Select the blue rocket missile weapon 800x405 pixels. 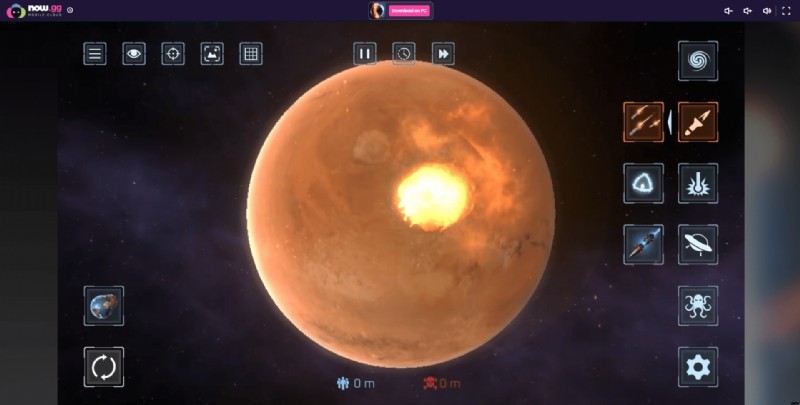[643, 244]
